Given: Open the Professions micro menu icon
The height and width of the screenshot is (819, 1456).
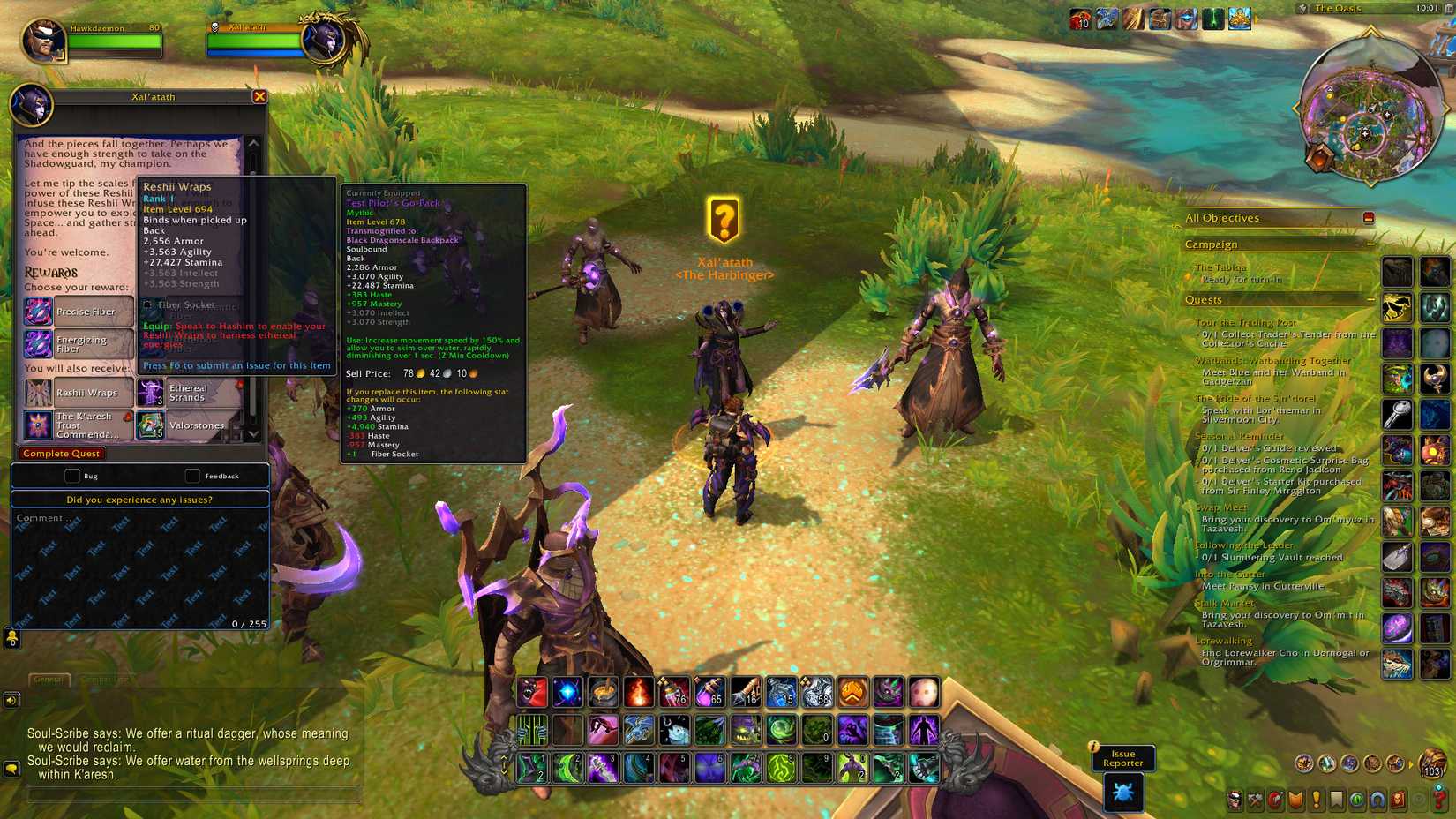Looking at the screenshot, I should [x=1254, y=802].
